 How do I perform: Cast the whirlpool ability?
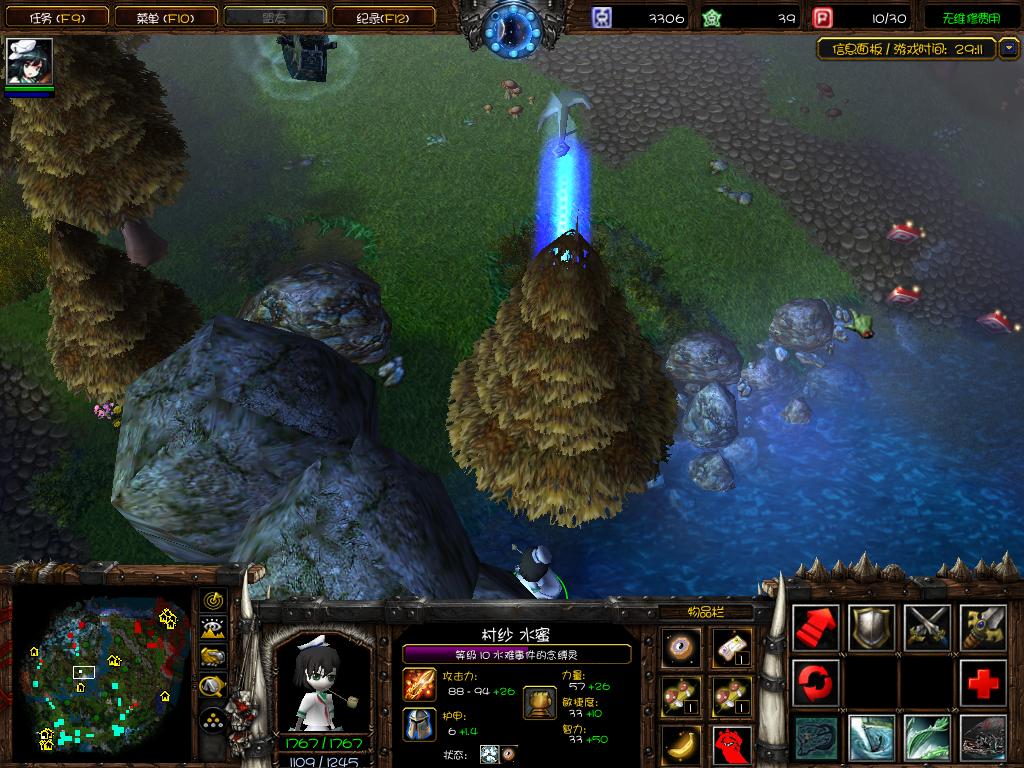point(871,739)
